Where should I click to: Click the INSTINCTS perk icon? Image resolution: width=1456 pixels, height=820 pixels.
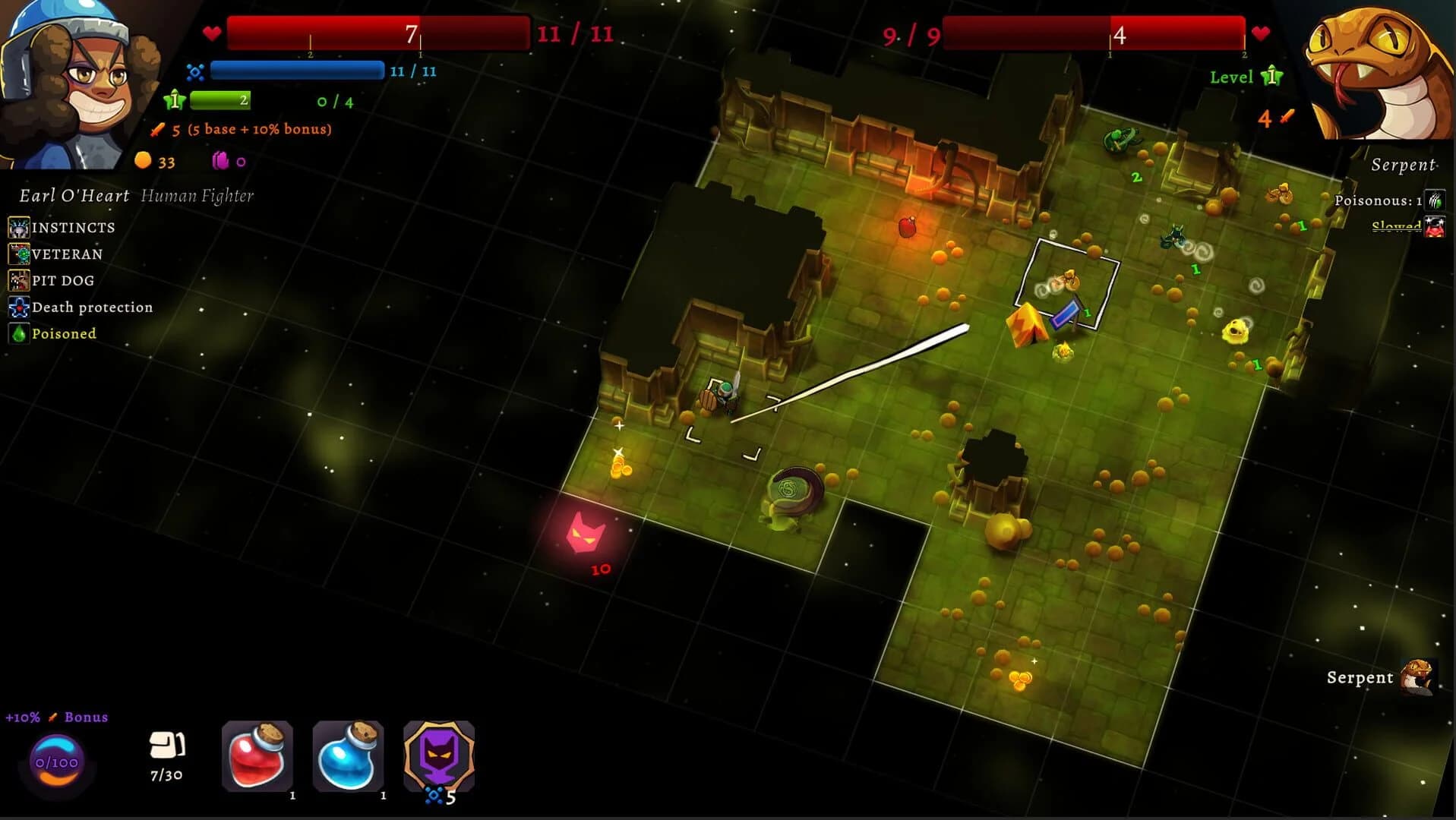pyautogui.click(x=18, y=227)
